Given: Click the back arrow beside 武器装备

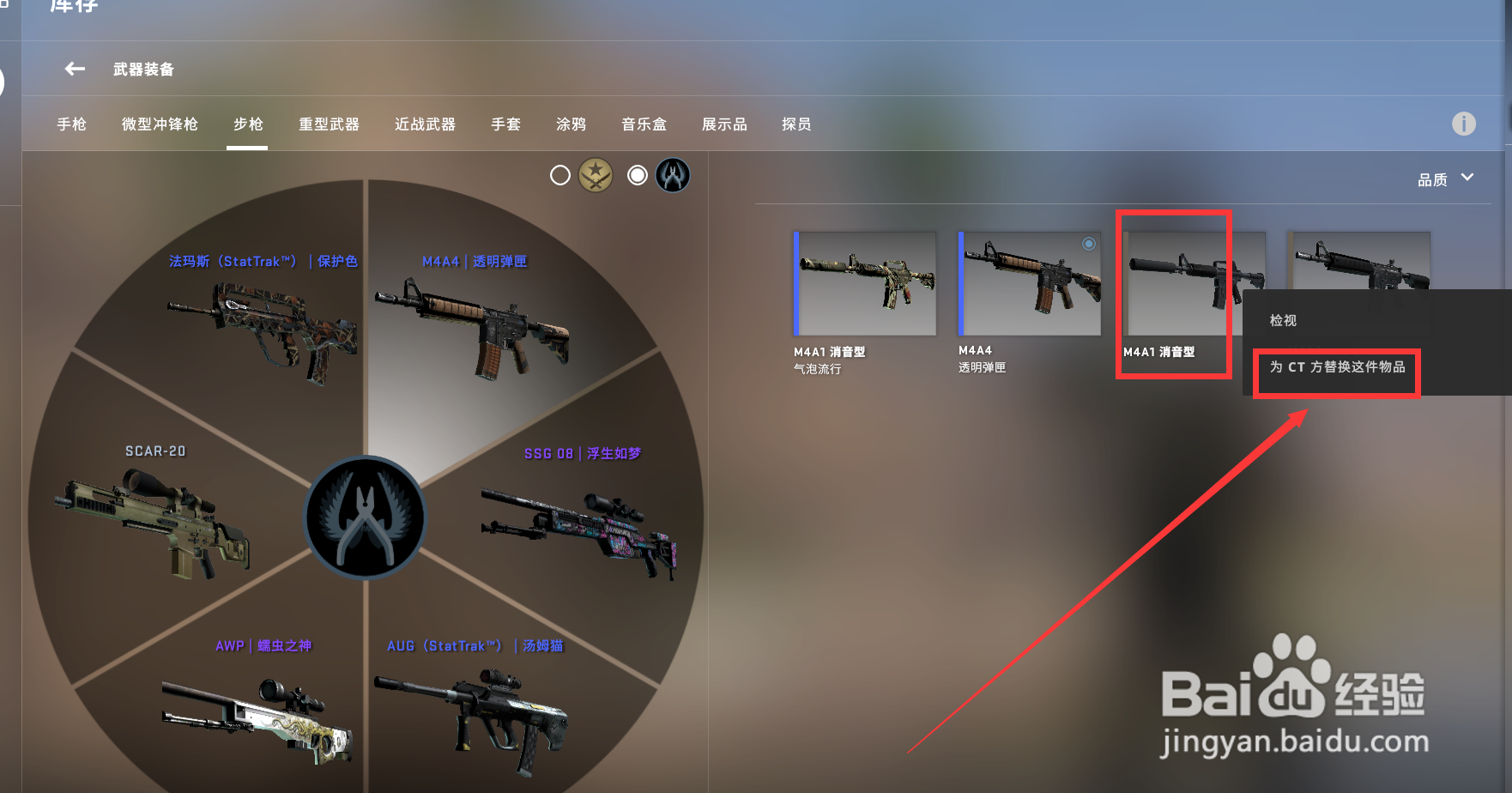Looking at the screenshot, I should point(74,70).
